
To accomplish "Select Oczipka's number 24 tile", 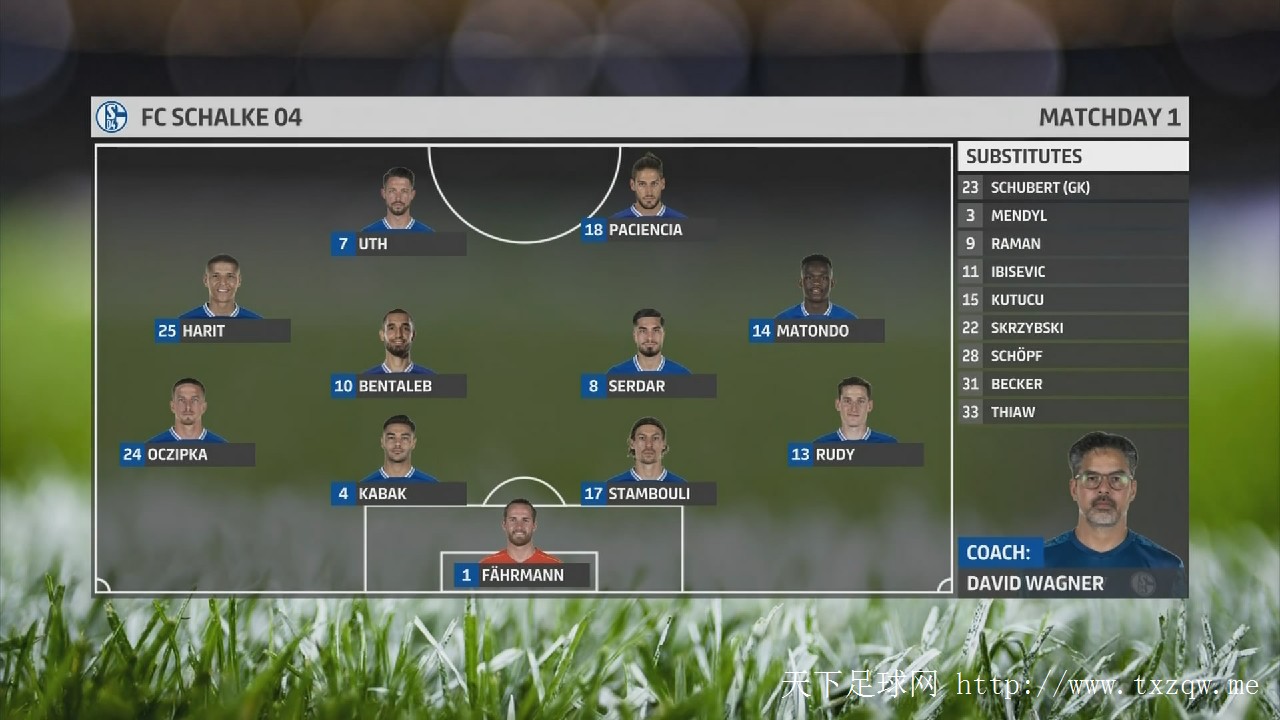I will [x=187, y=455].
